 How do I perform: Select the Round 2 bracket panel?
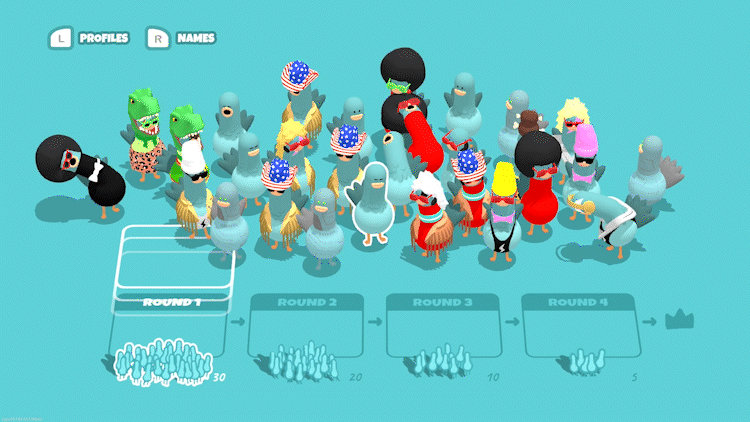pos(306,325)
